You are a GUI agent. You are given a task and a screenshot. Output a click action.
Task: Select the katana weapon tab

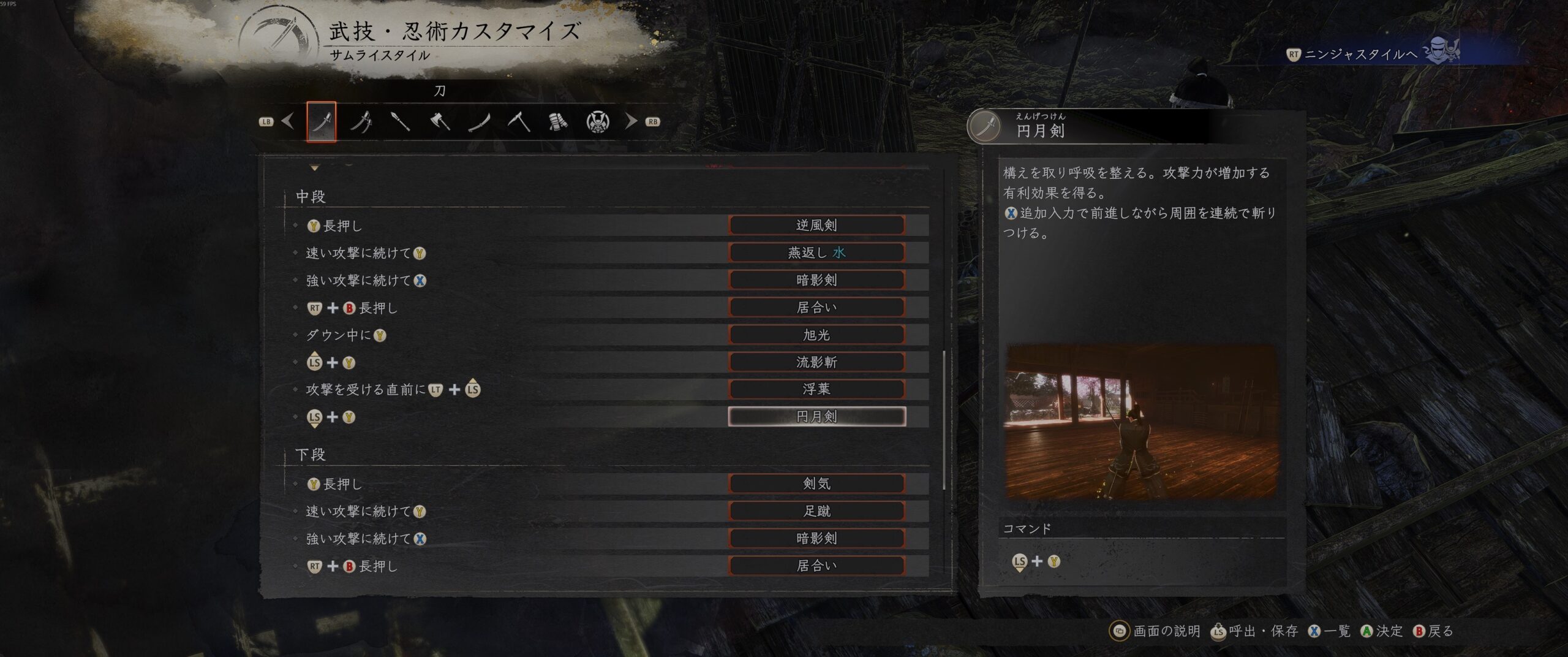pos(322,121)
